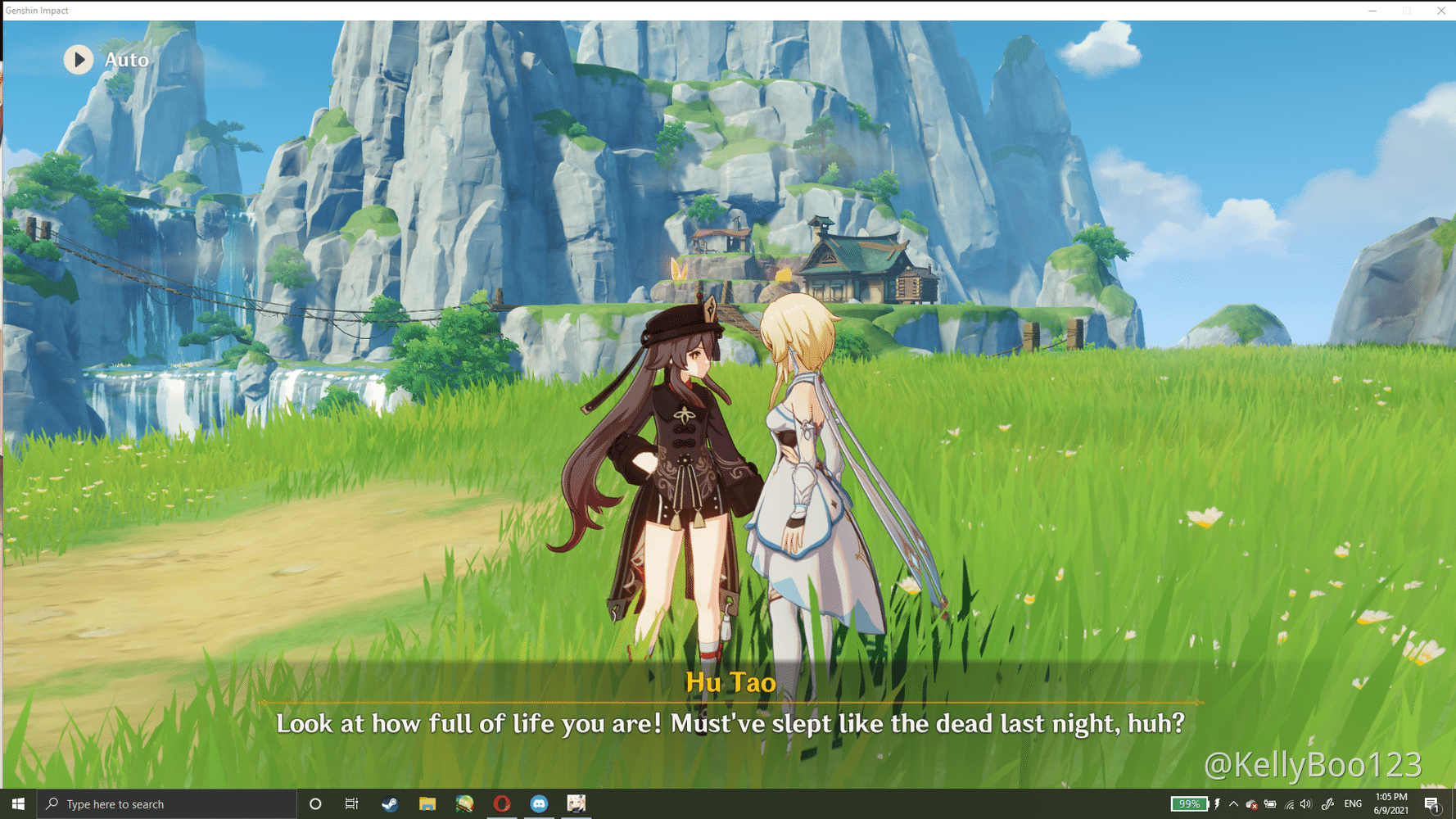Open Action Center notifications

coord(1431,804)
